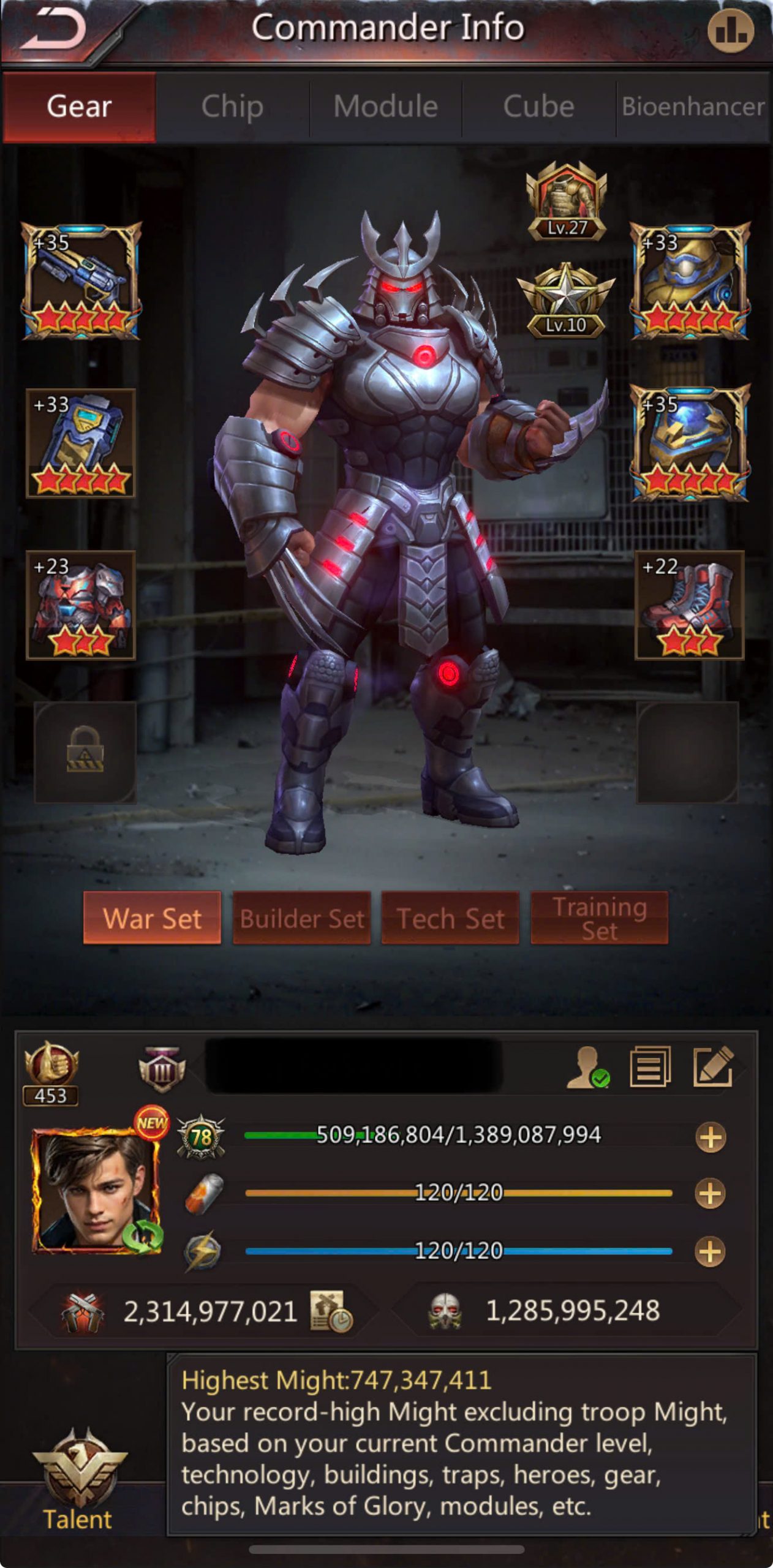
Task: Open the Lv.27 armor badge
Action: 567,201
